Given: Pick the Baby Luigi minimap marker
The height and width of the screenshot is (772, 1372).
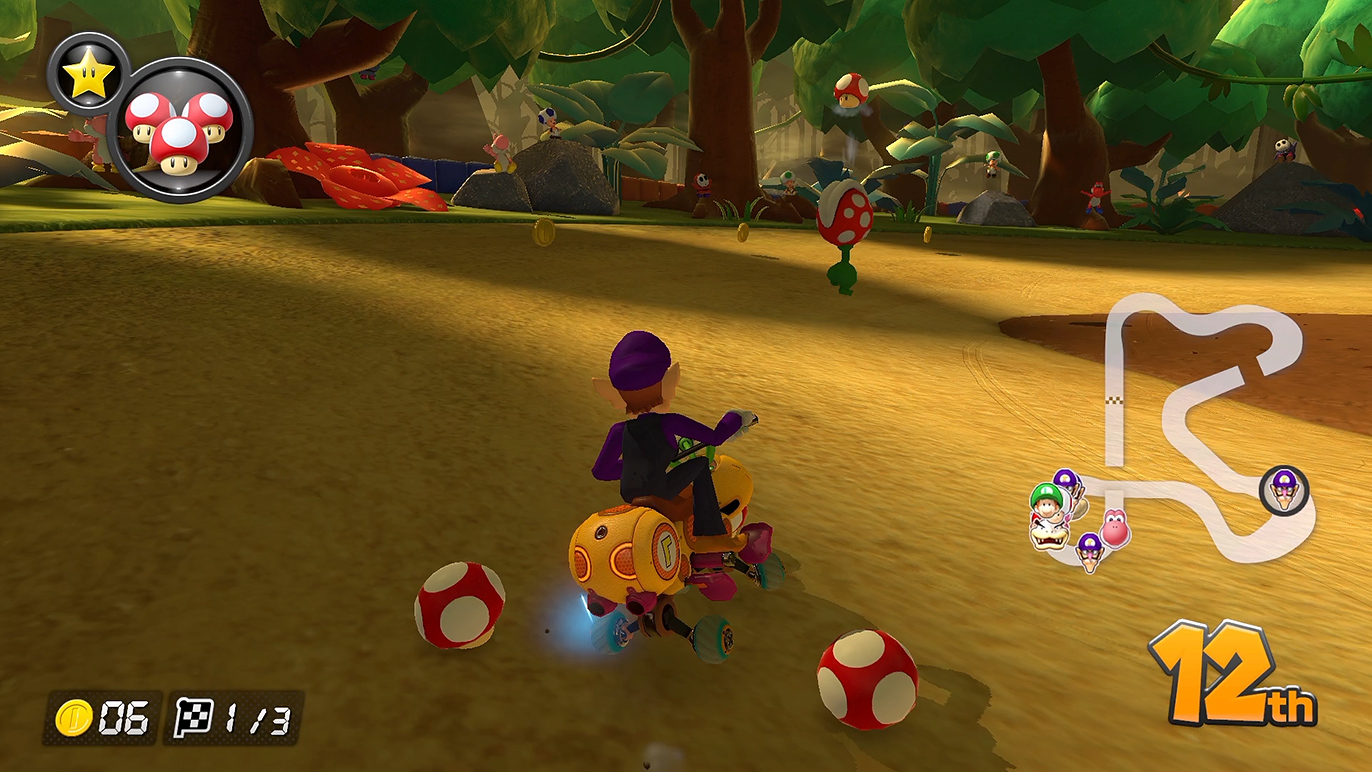Looking at the screenshot, I should 1045,500.
